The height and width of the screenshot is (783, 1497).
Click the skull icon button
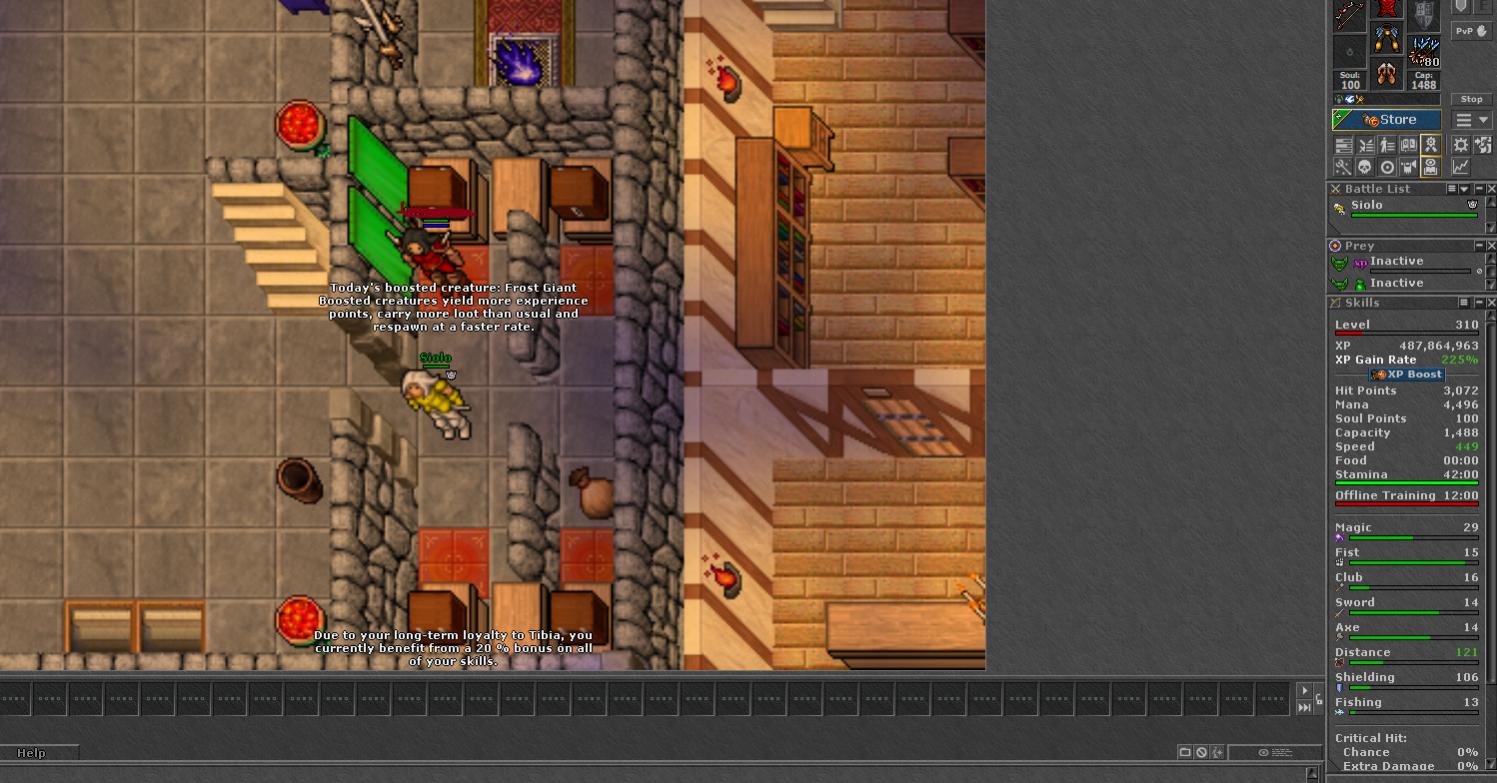pyautogui.click(x=1365, y=167)
